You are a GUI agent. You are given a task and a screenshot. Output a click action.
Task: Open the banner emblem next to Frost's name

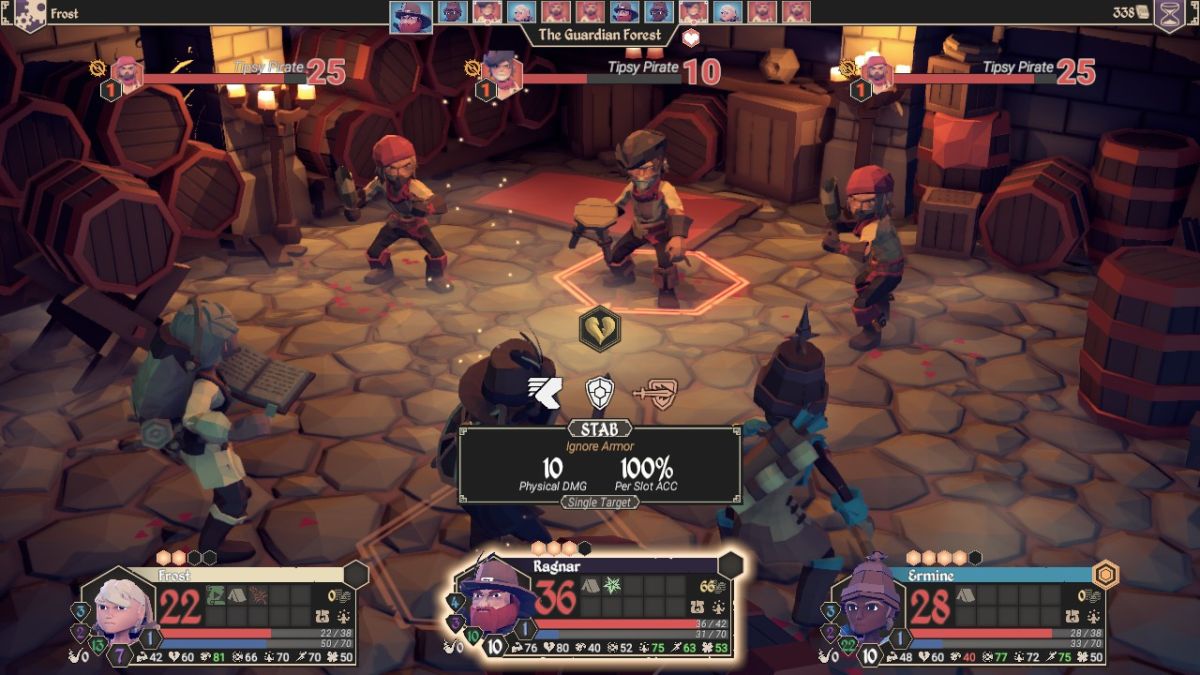click(28, 15)
